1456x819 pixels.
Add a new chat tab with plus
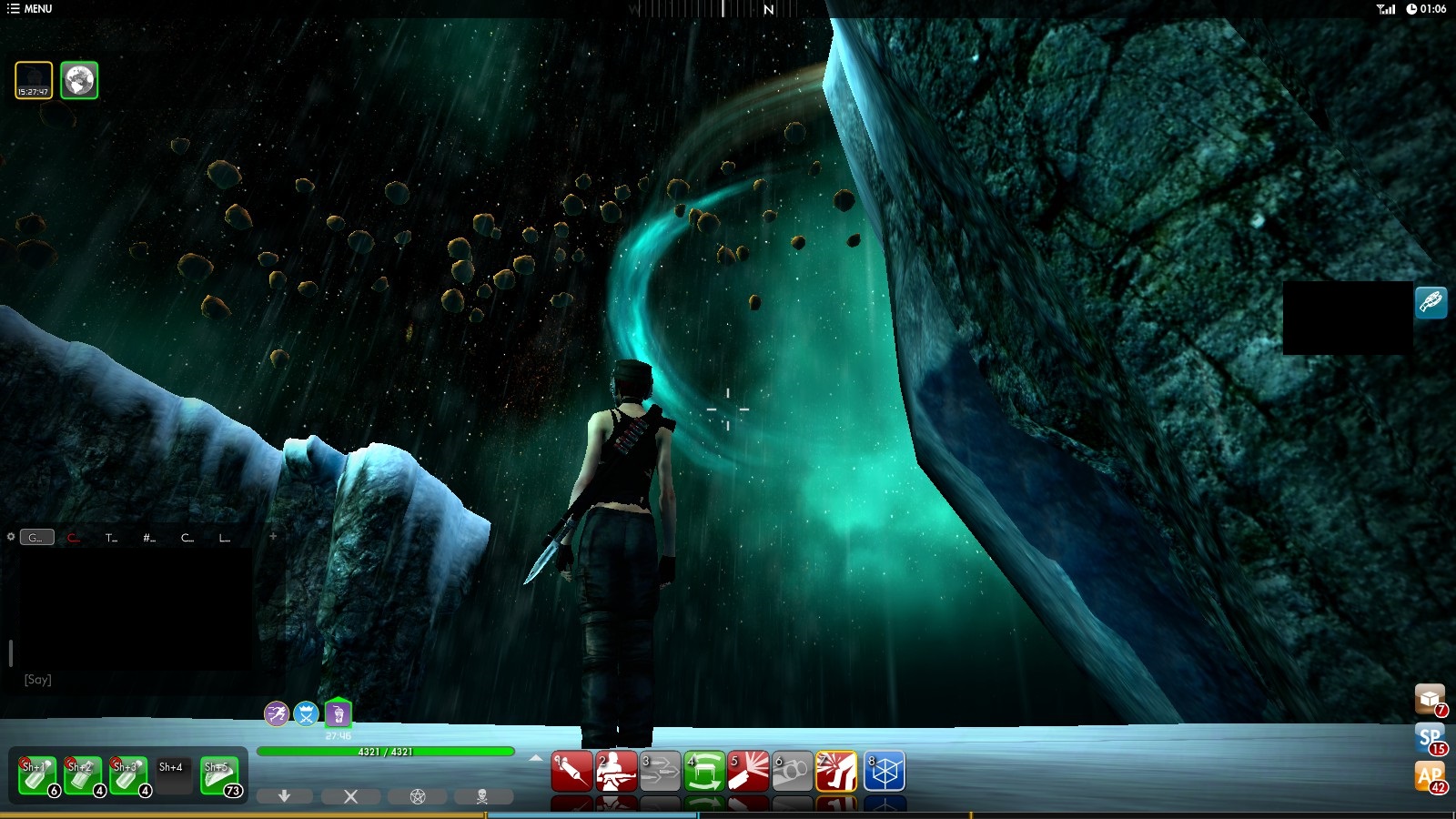click(272, 537)
